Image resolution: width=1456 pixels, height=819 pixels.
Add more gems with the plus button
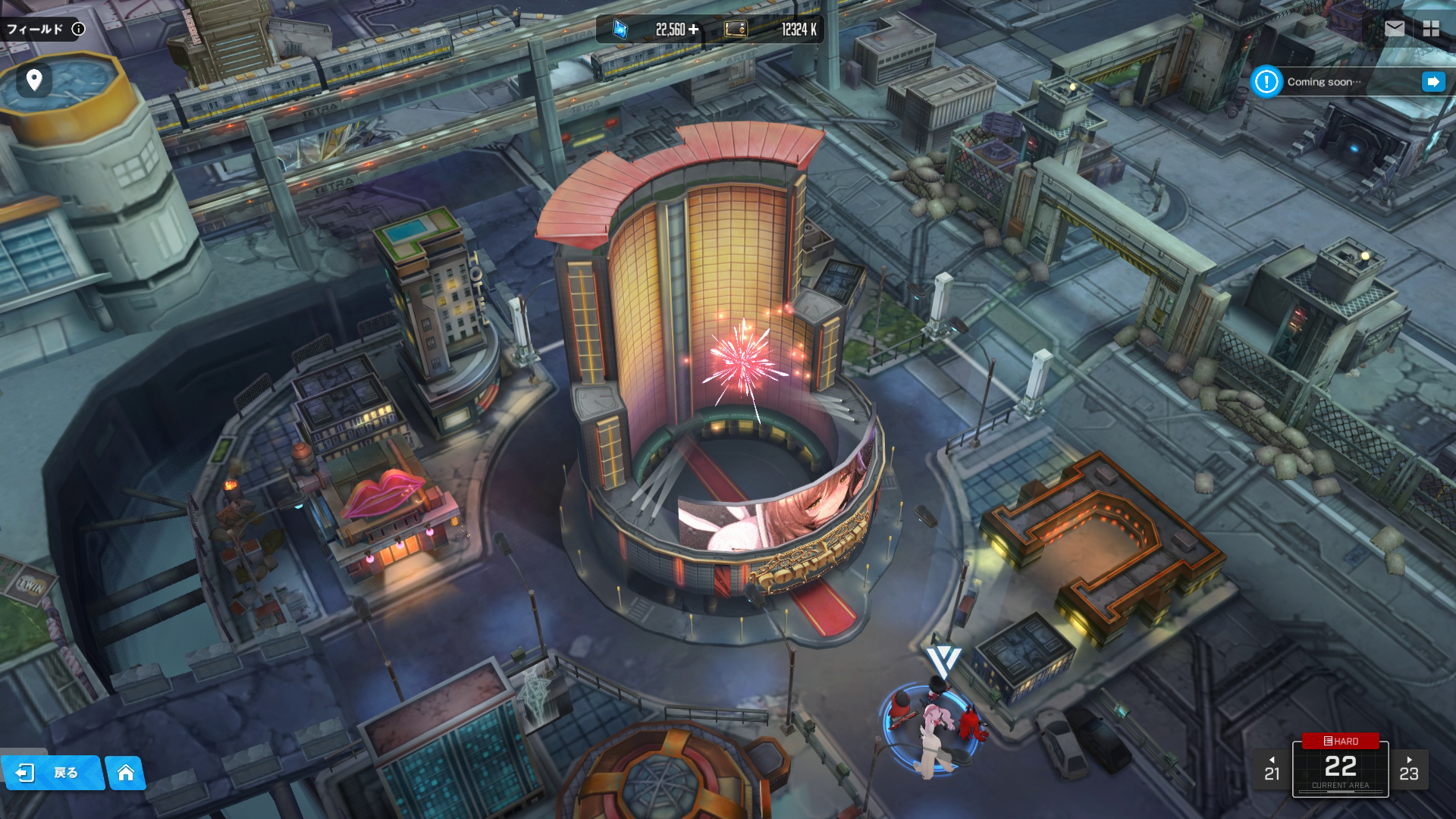tap(693, 30)
